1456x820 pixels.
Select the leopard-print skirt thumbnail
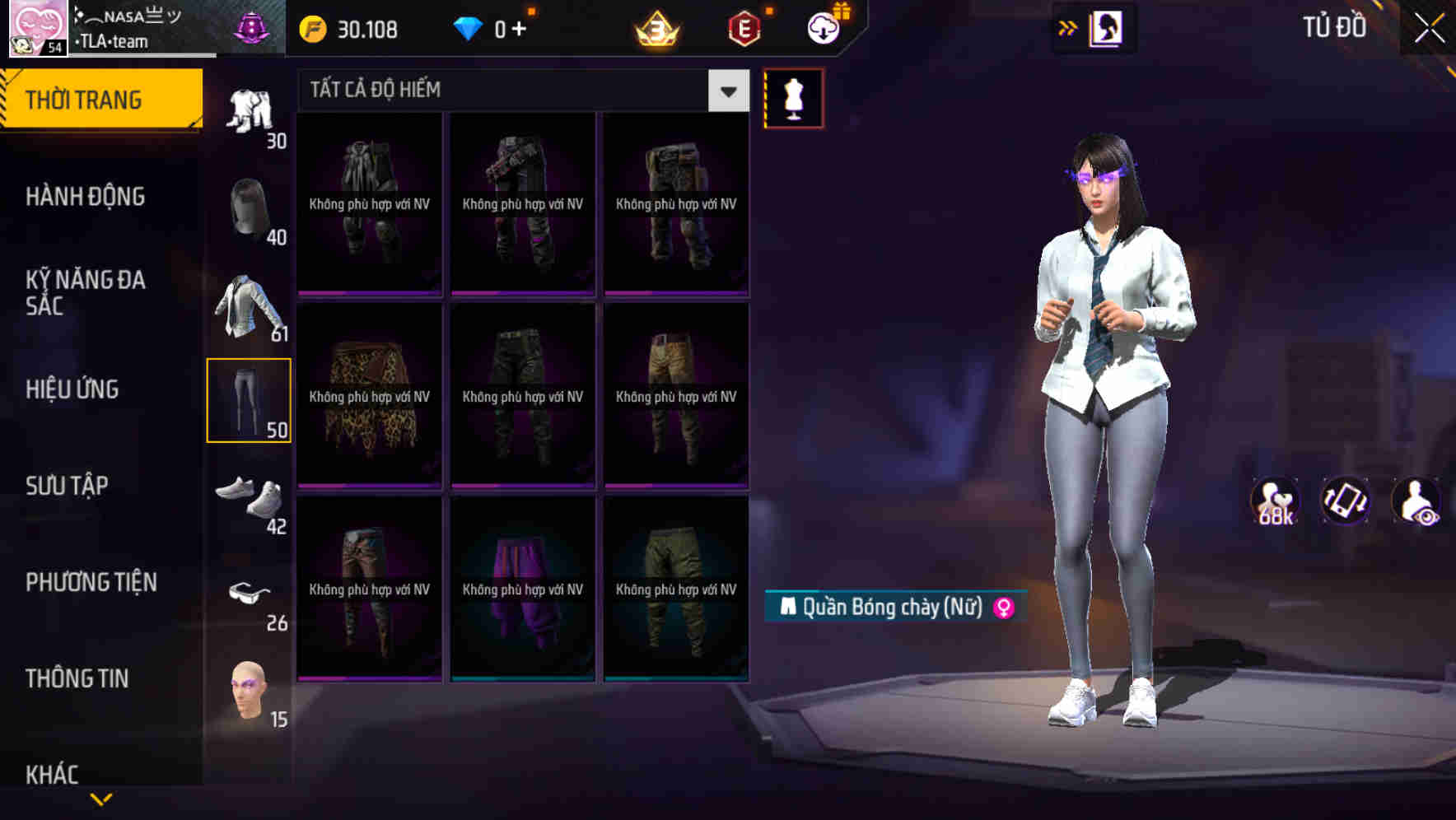pos(369,395)
